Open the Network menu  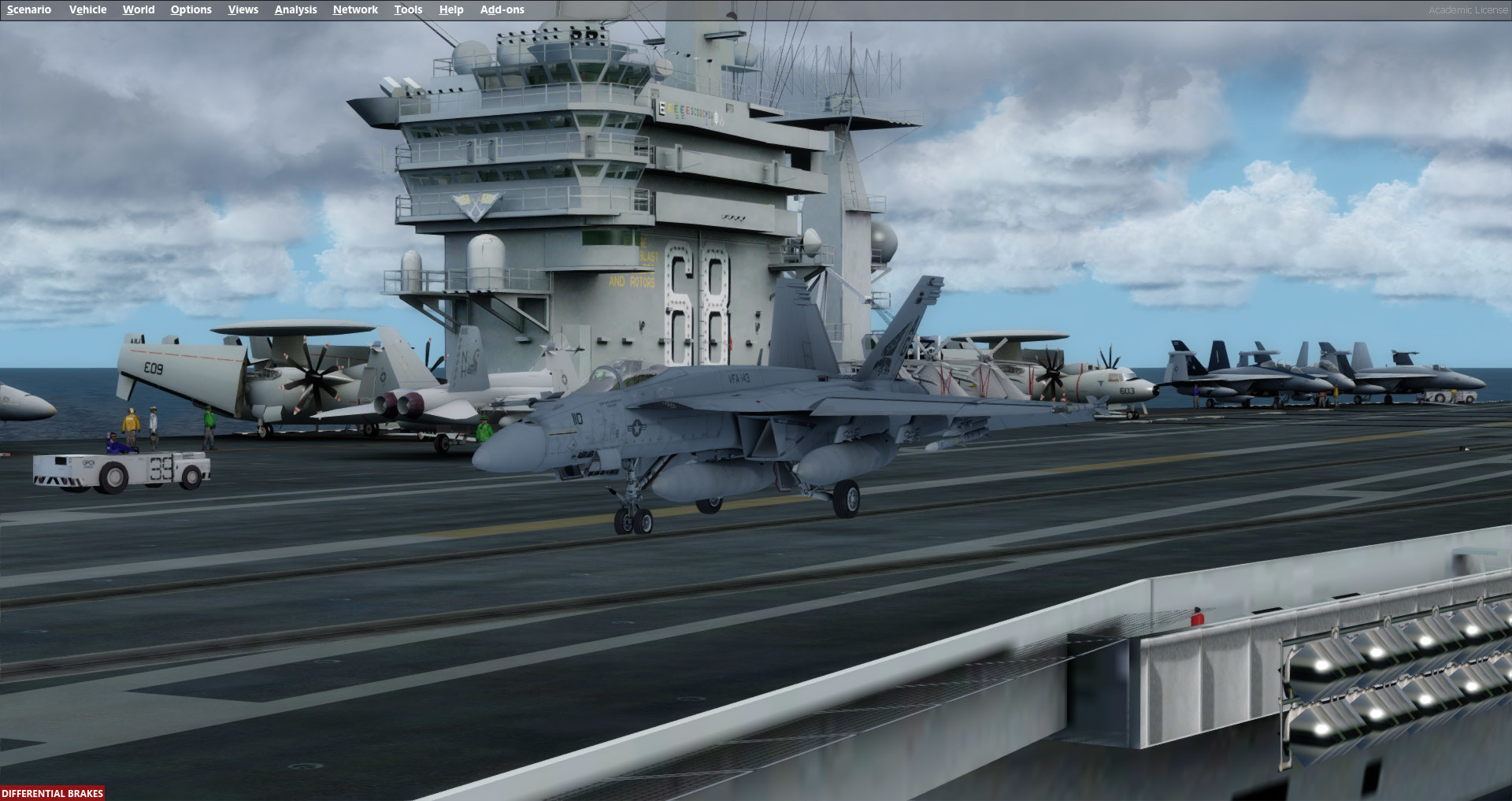(354, 9)
